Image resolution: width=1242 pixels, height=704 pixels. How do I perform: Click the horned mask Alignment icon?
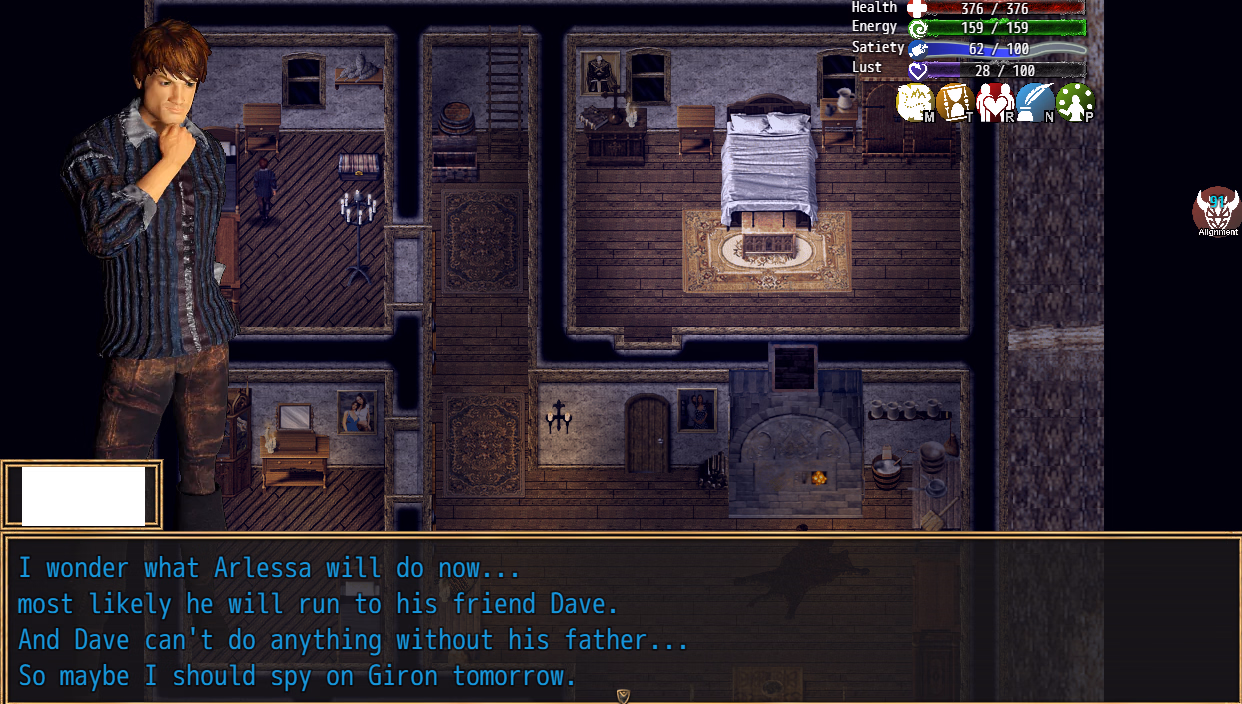[x=1216, y=210]
